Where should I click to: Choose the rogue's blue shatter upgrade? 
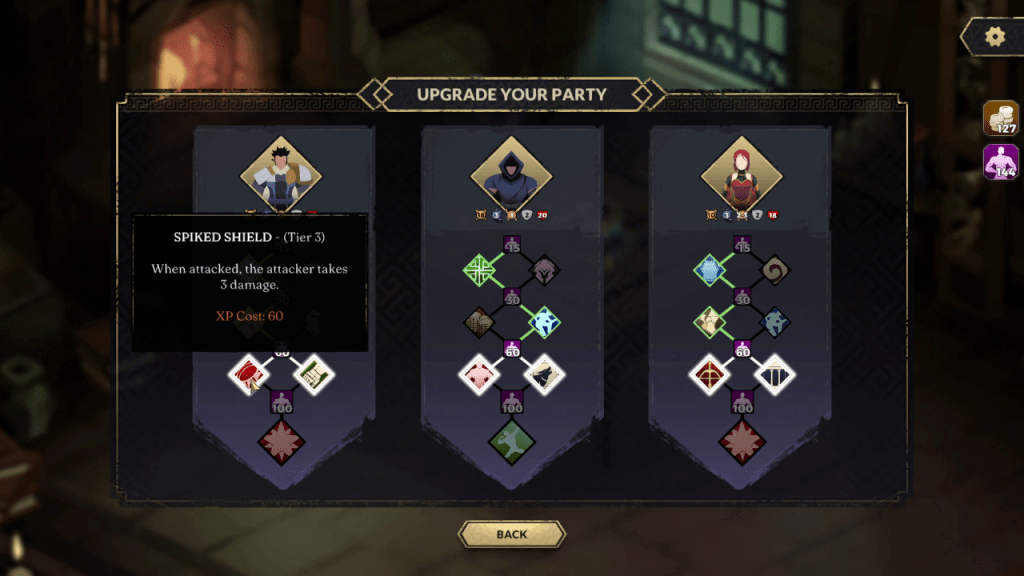pos(544,322)
